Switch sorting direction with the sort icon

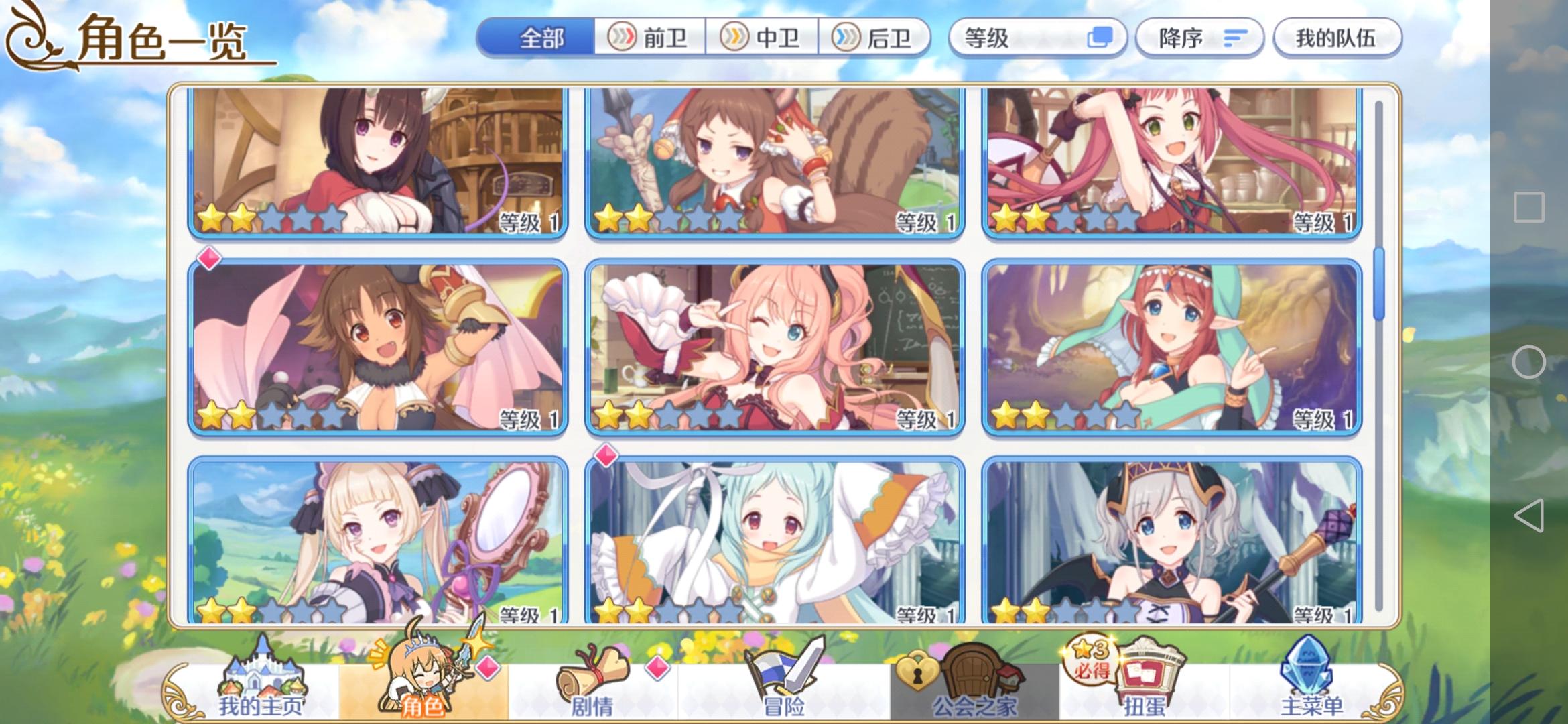tap(1236, 38)
